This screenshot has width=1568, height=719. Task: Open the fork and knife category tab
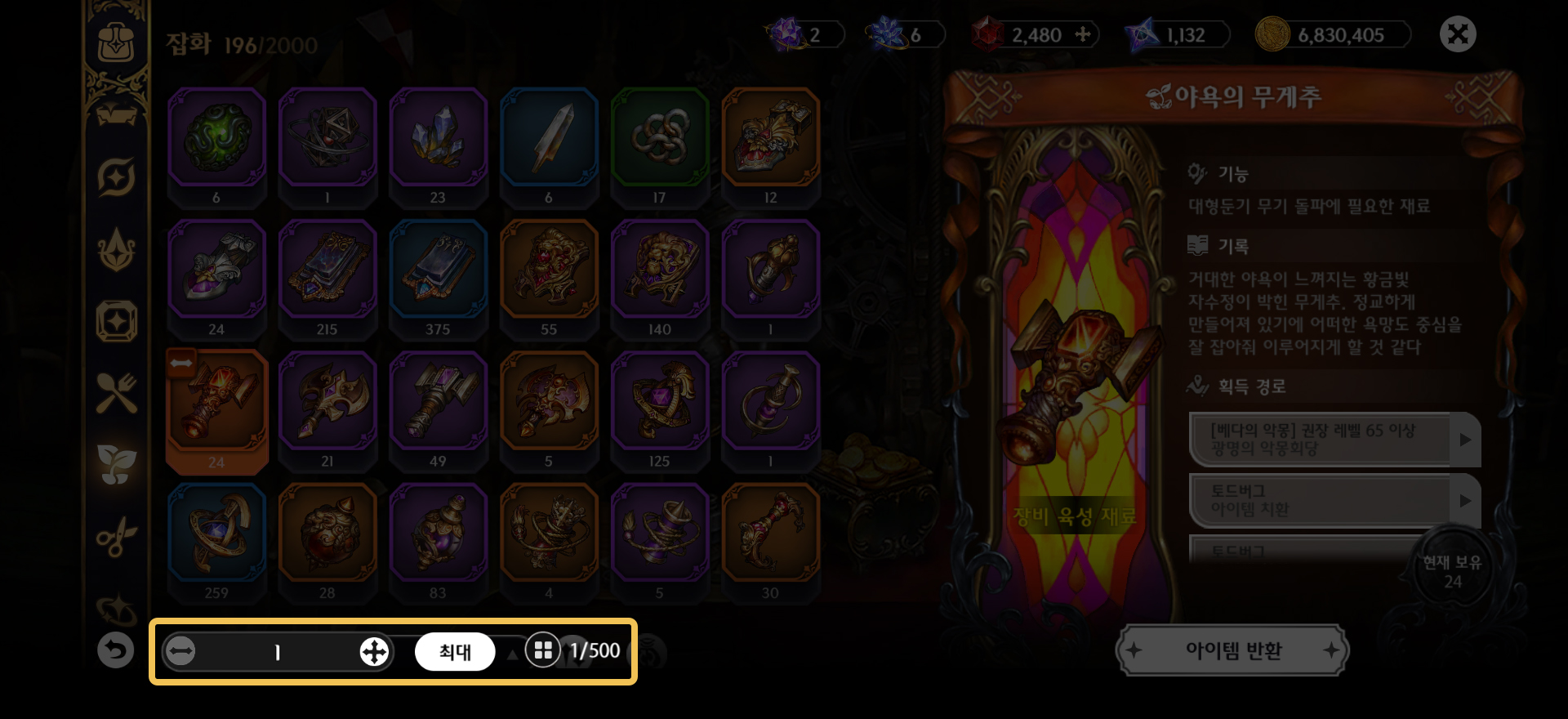[x=116, y=393]
